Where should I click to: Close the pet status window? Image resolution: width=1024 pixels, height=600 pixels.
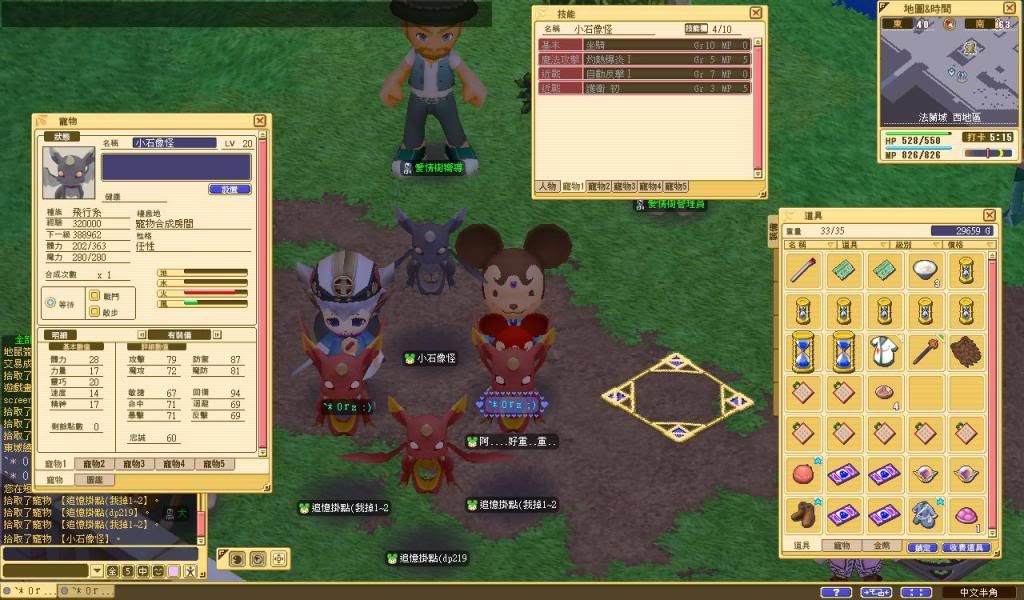point(260,121)
